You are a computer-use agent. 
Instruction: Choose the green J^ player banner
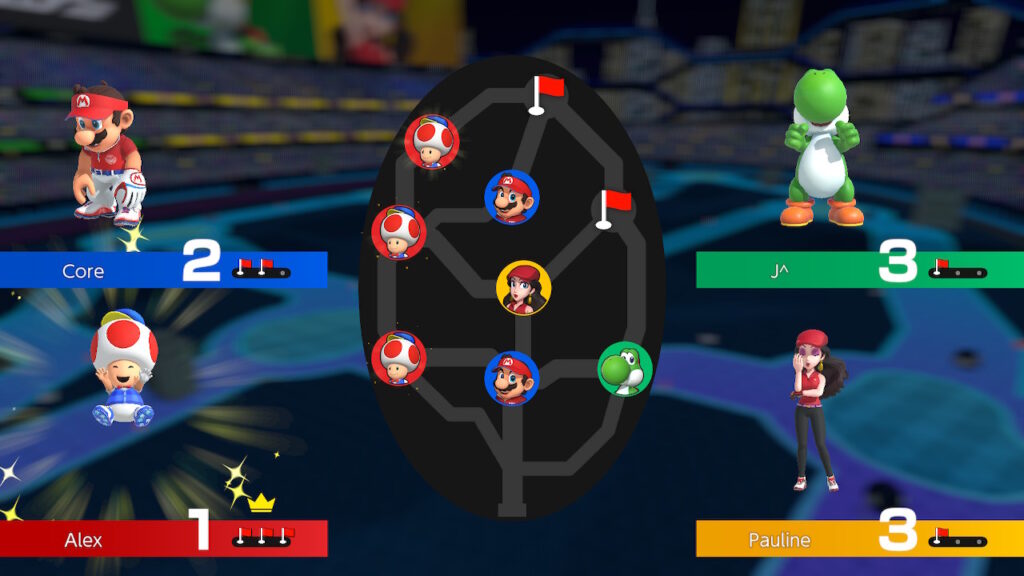coord(859,270)
